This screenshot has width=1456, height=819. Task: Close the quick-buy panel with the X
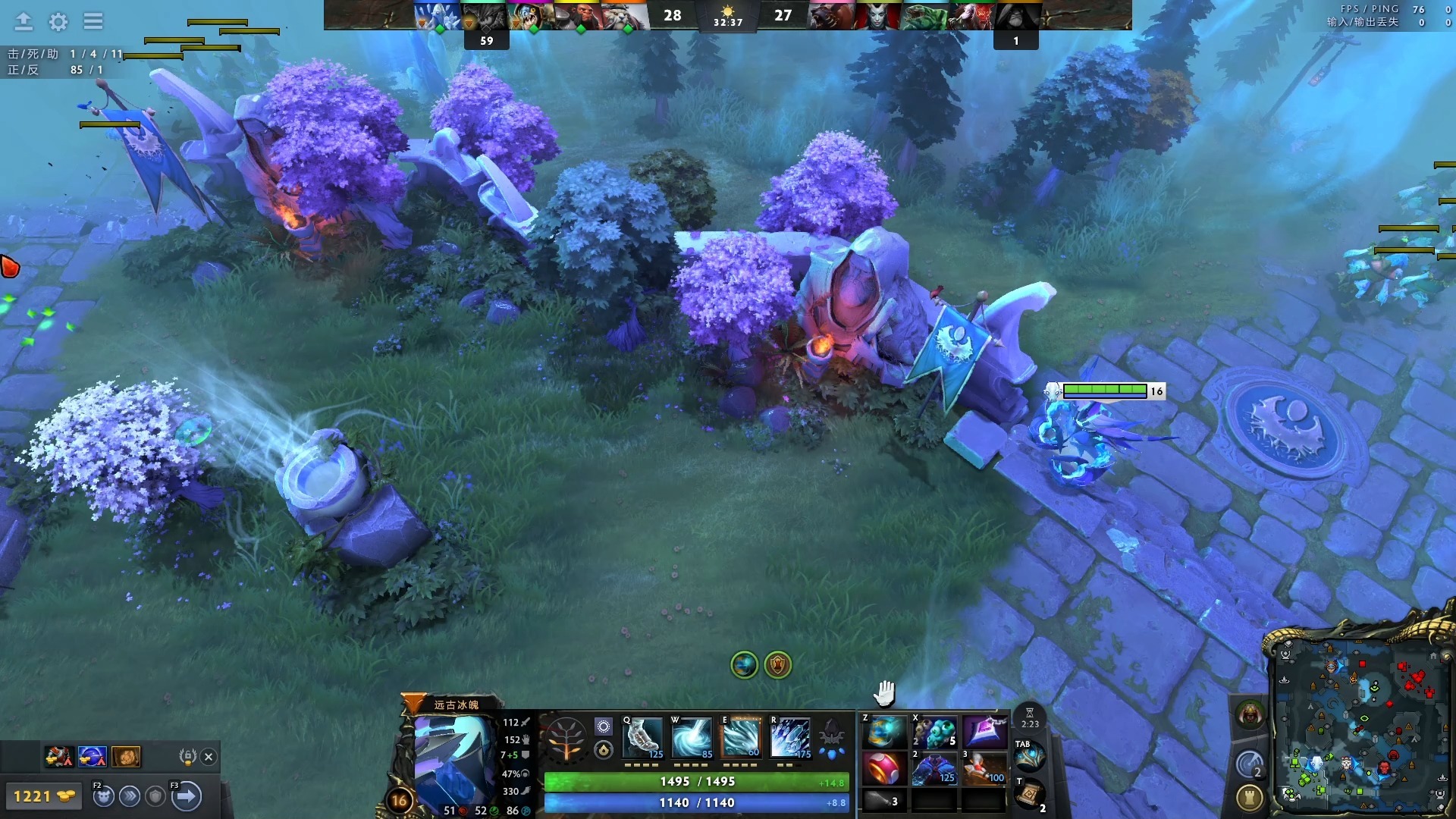[209, 756]
